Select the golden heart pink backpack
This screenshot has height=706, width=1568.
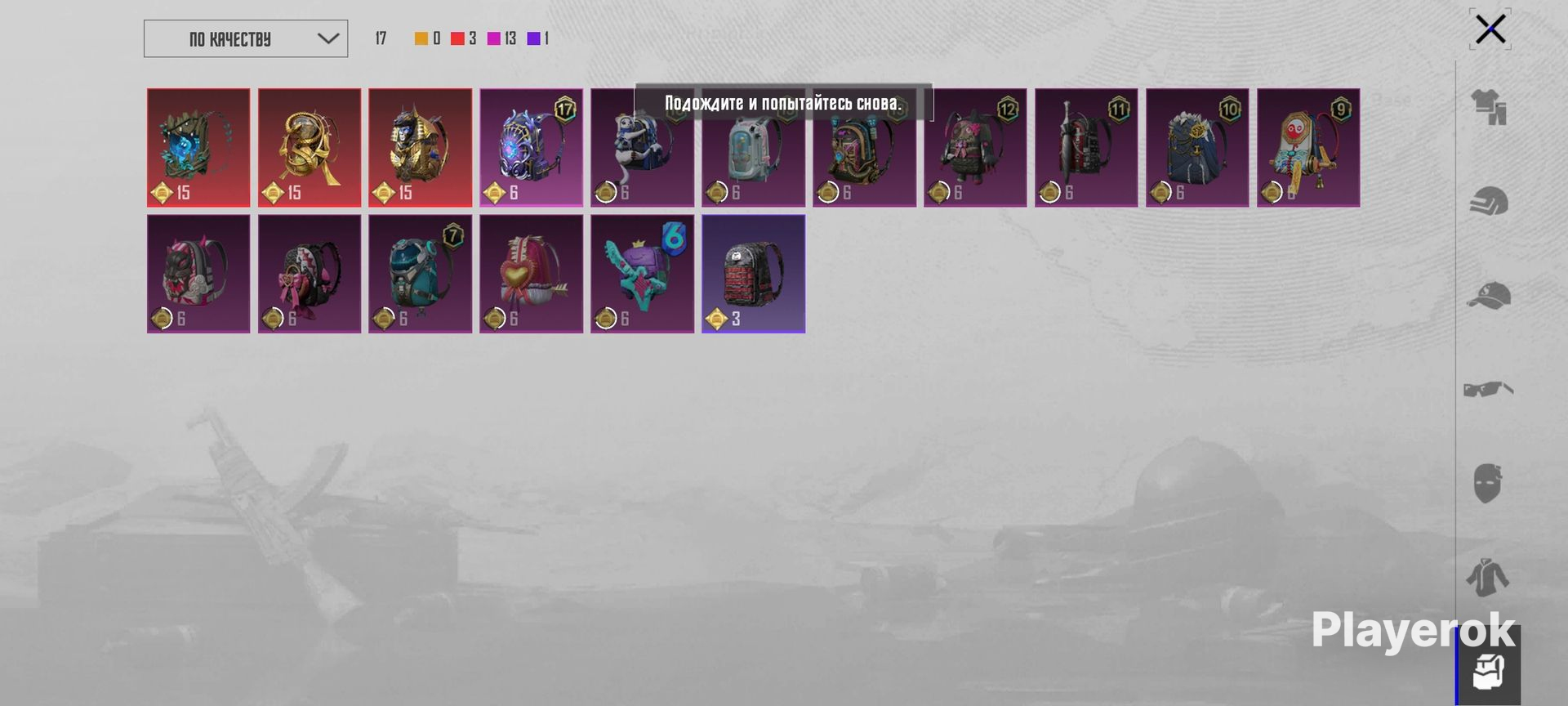tap(532, 273)
